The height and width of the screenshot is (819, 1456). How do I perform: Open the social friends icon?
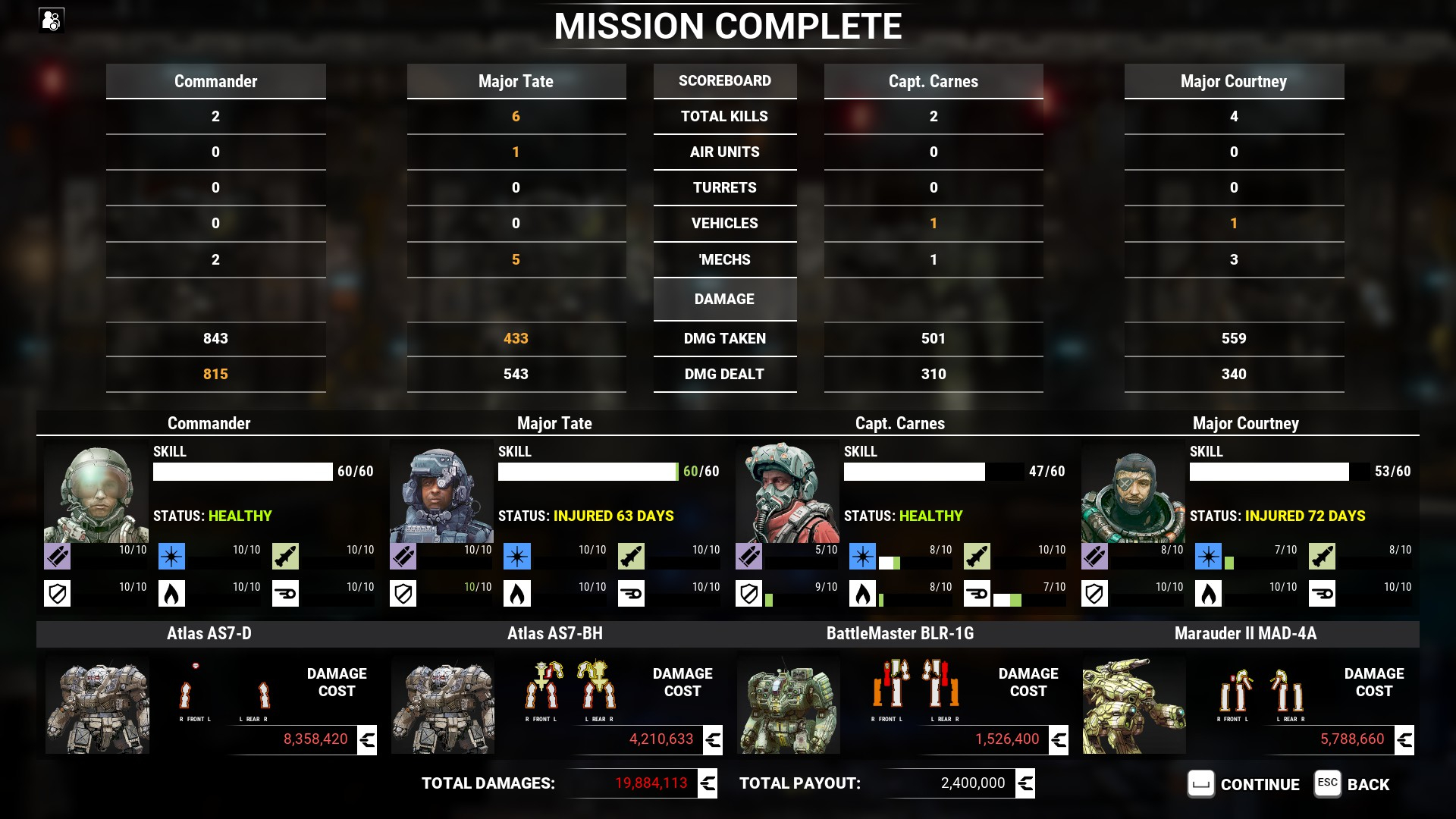coord(52,20)
